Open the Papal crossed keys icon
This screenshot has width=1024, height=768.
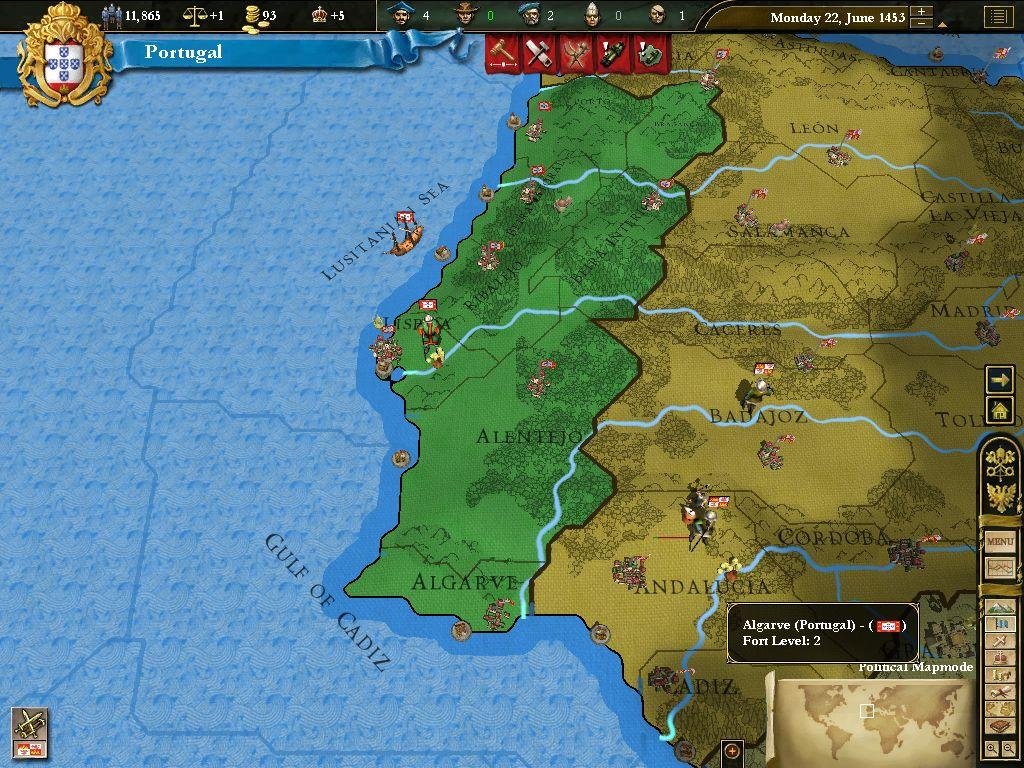point(1000,462)
